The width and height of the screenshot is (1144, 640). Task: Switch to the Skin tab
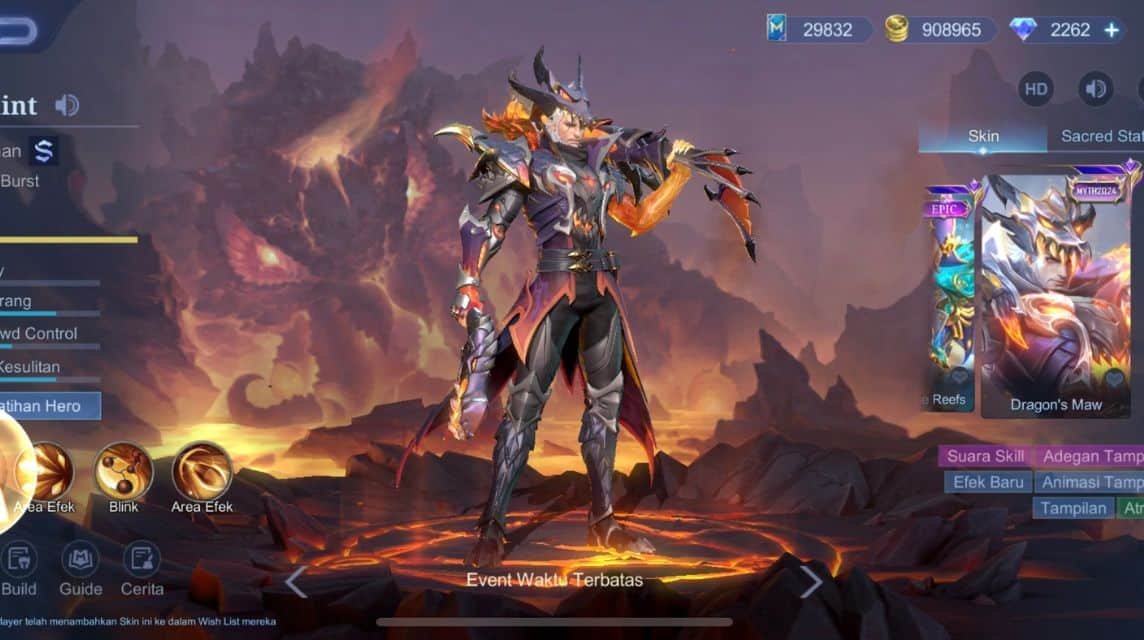pos(983,136)
